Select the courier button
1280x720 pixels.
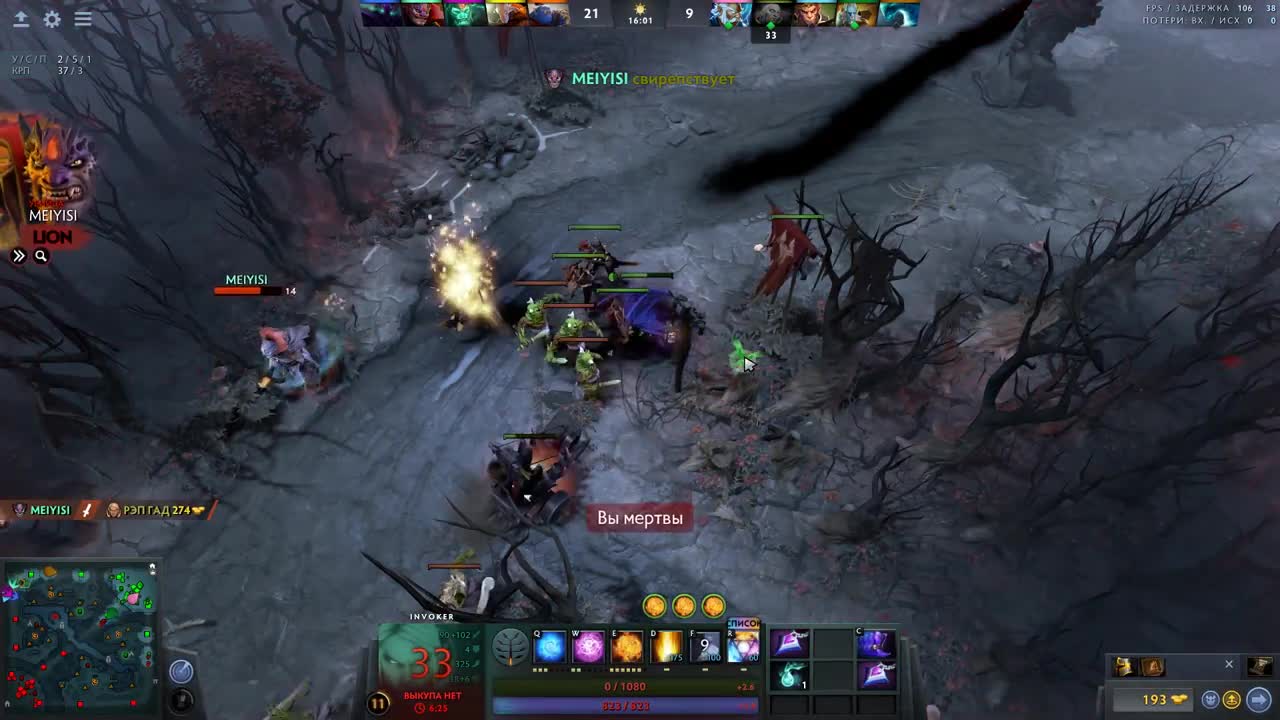[1209, 700]
